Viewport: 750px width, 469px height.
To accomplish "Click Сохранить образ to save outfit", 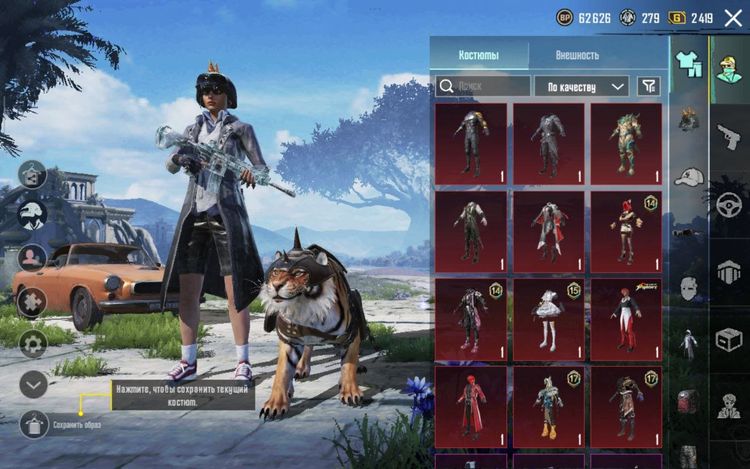I will [33, 424].
